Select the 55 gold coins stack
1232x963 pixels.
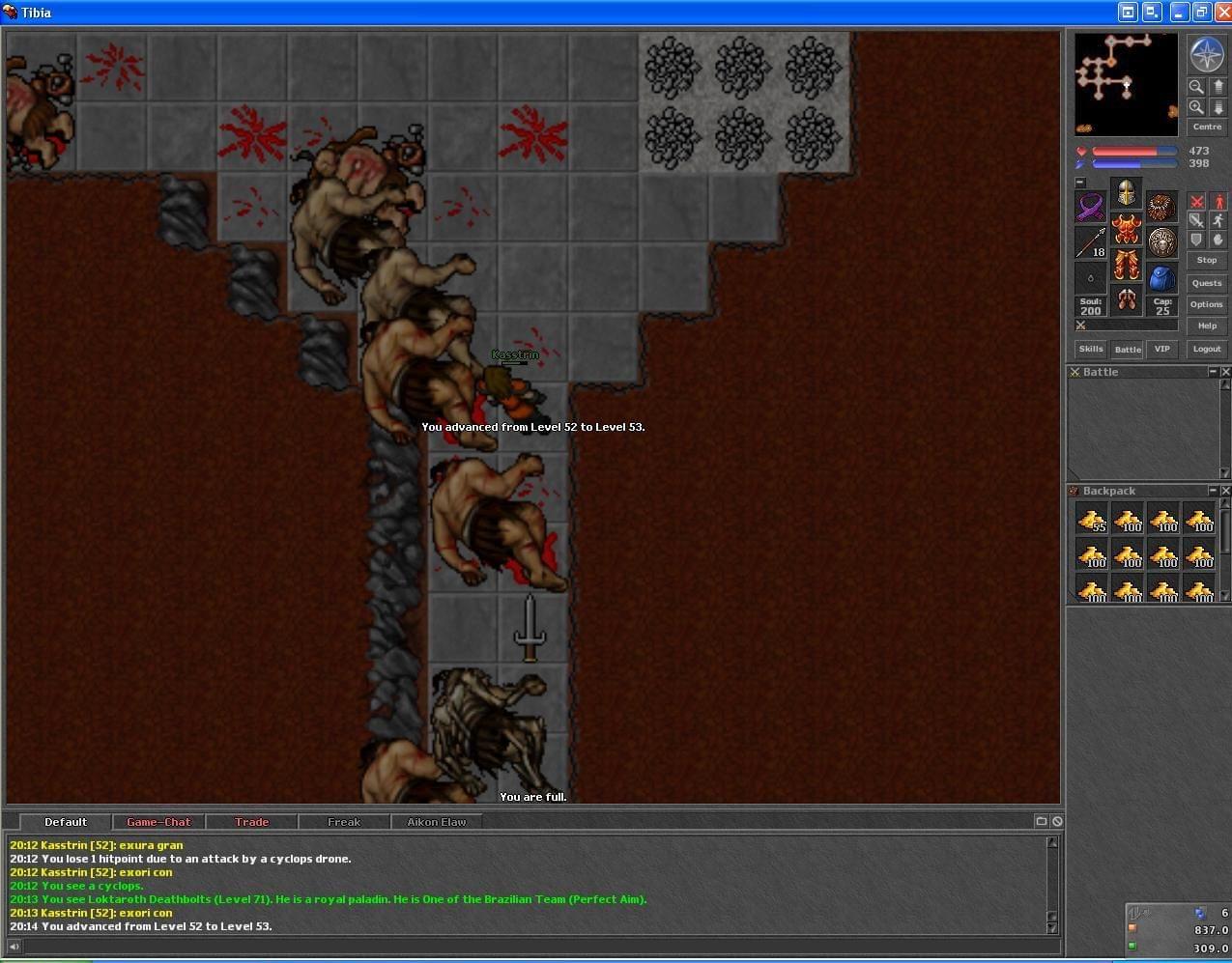click(x=1091, y=519)
